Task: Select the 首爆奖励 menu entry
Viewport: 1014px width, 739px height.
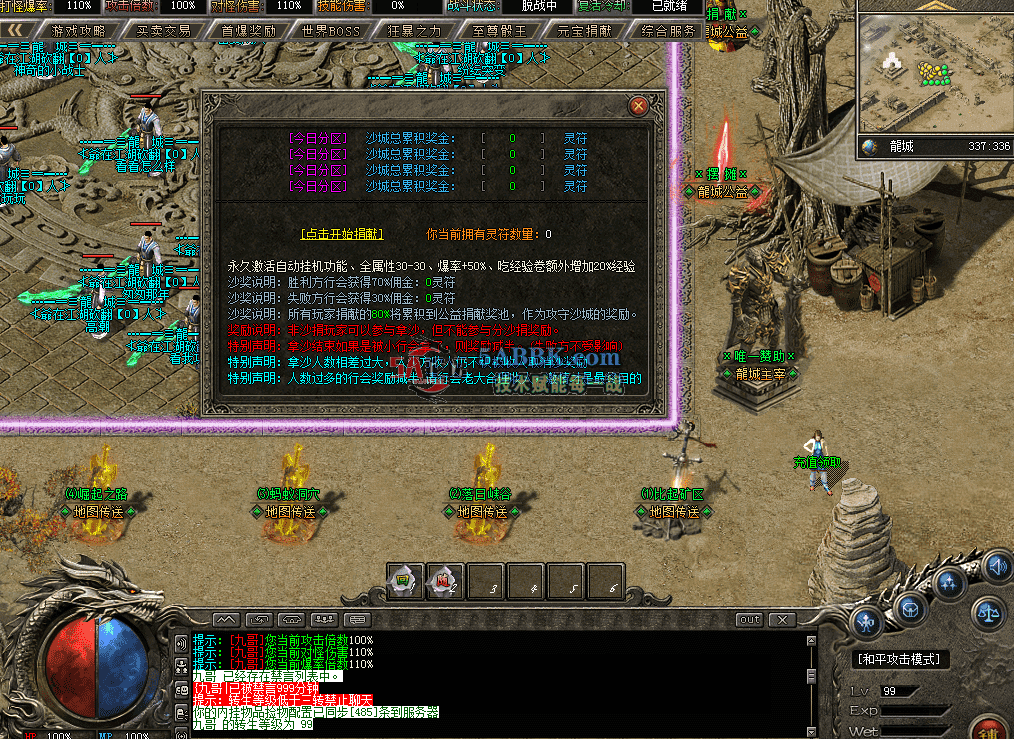Action: point(248,31)
